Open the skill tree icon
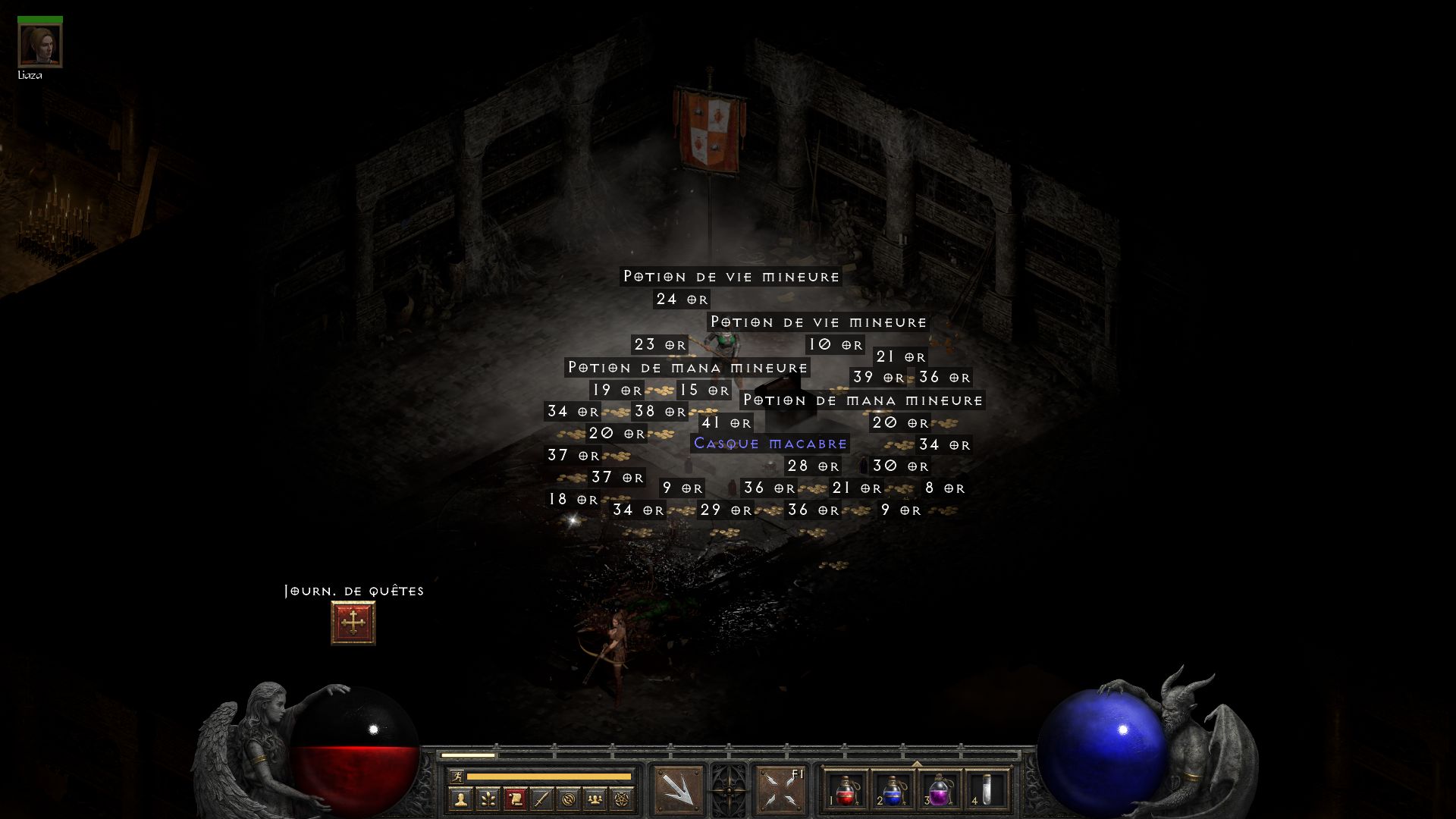Screen dimensions: 1456x819 point(488,799)
